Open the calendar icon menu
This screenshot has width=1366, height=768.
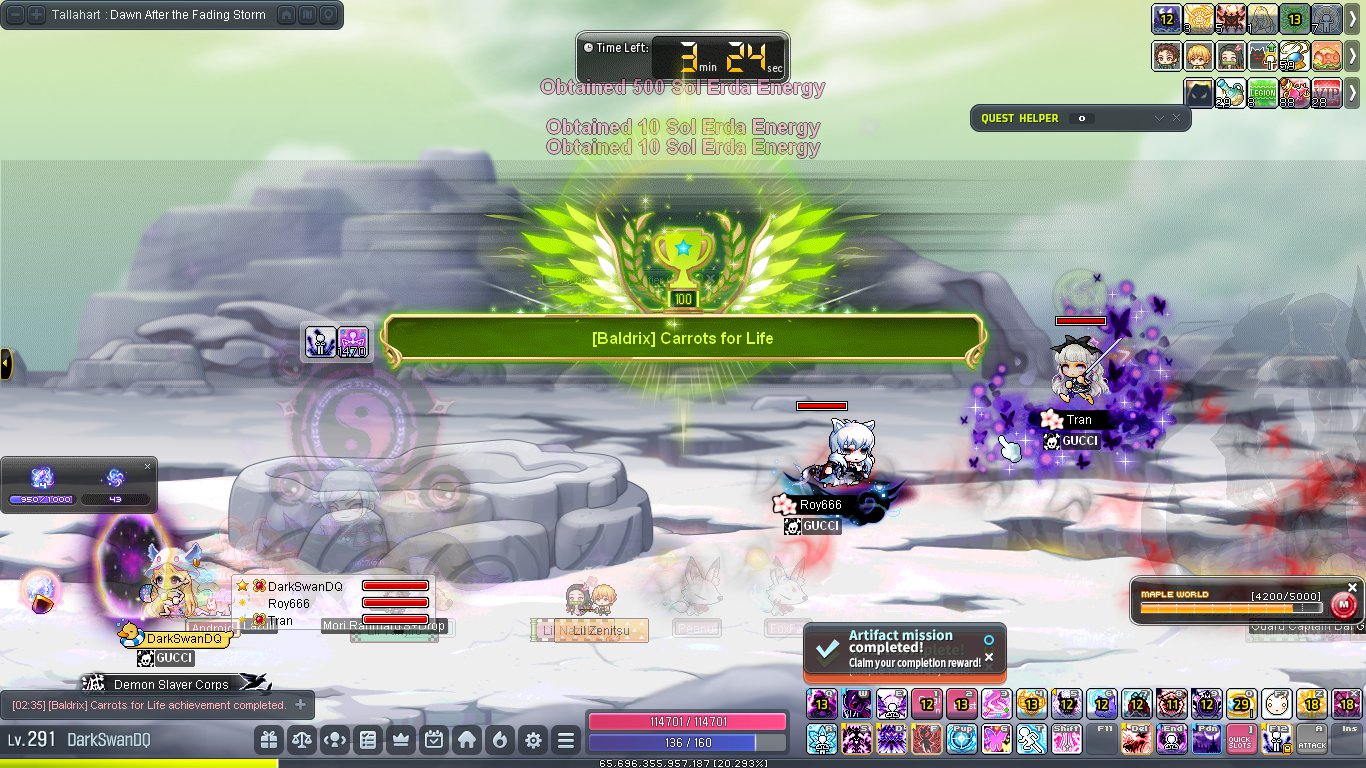coord(434,740)
